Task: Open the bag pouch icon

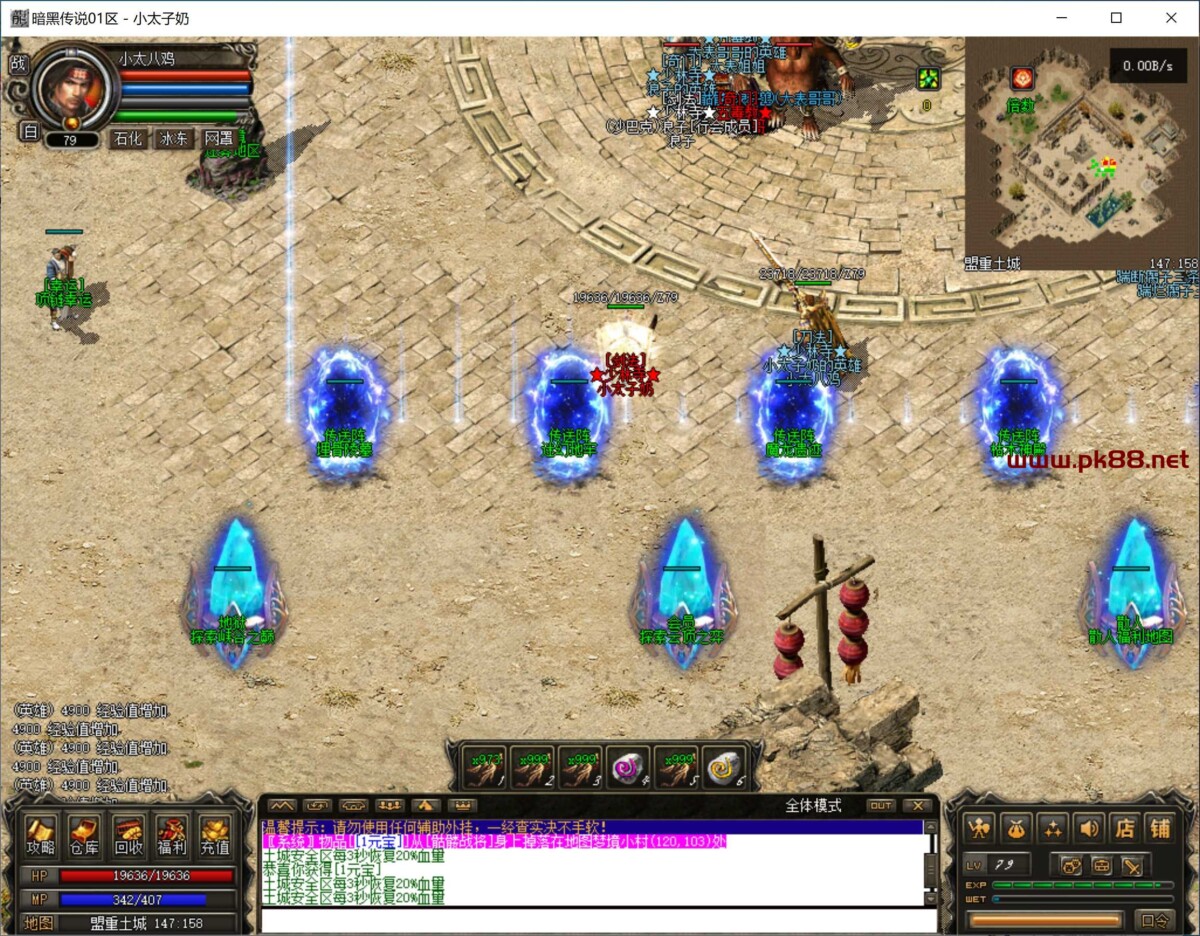Action: [1018, 828]
